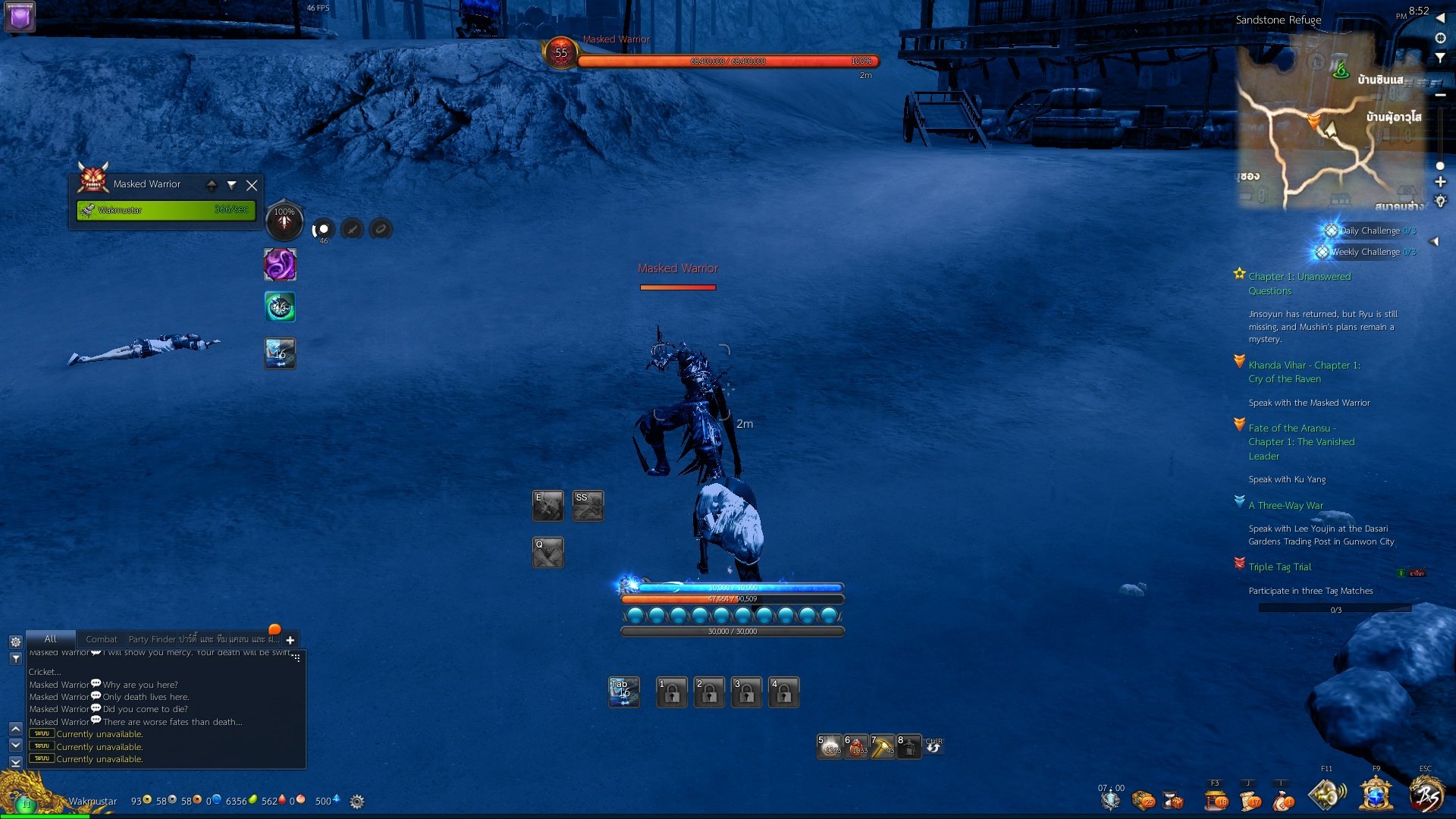Select the A Three-Way War quest entry
The height and width of the screenshot is (819, 1456).
pyautogui.click(x=1285, y=506)
